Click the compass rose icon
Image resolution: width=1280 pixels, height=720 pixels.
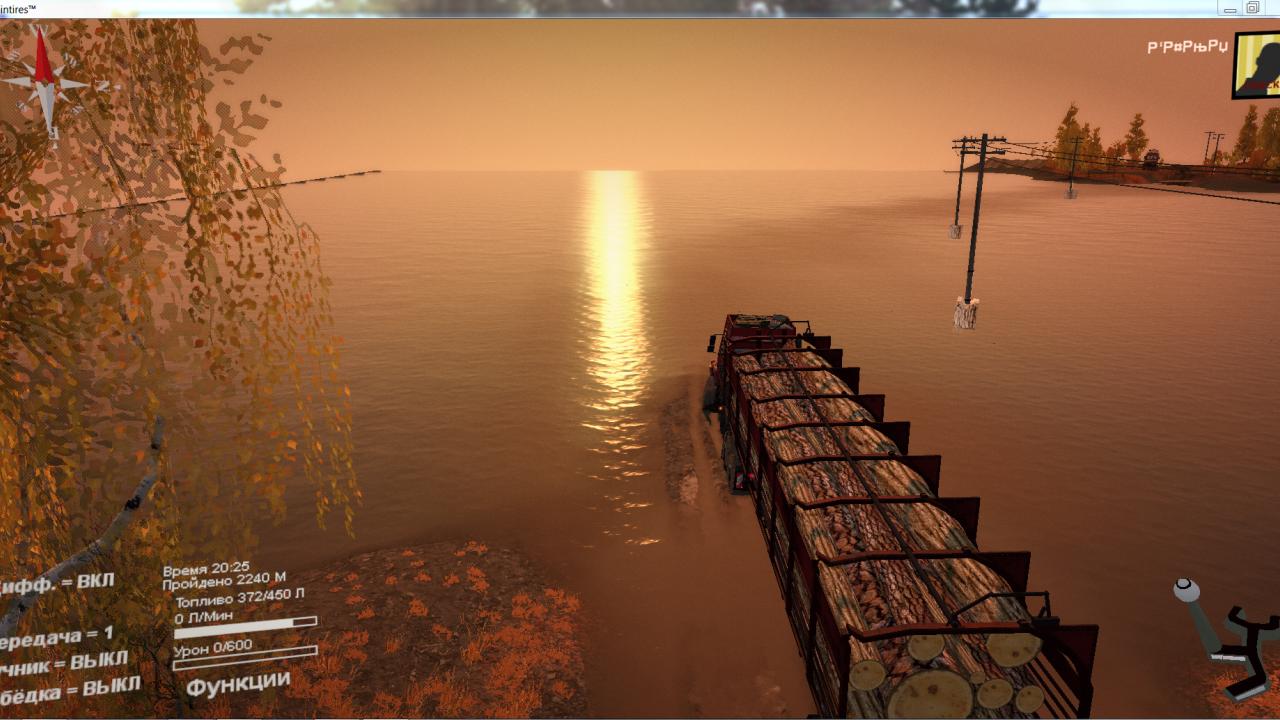(x=44, y=82)
